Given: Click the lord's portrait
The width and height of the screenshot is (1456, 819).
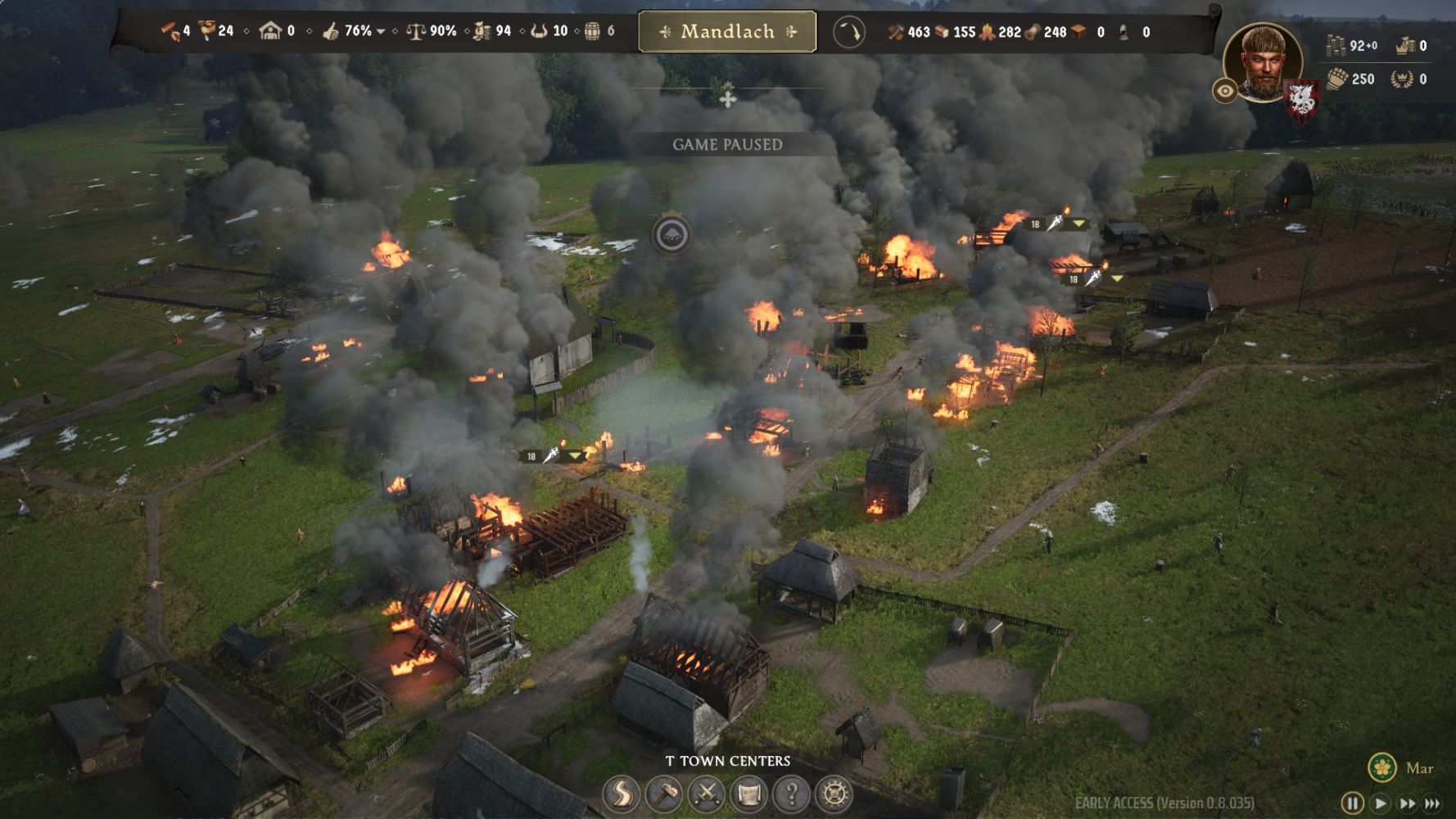Looking at the screenshot, I should 1262,61.
